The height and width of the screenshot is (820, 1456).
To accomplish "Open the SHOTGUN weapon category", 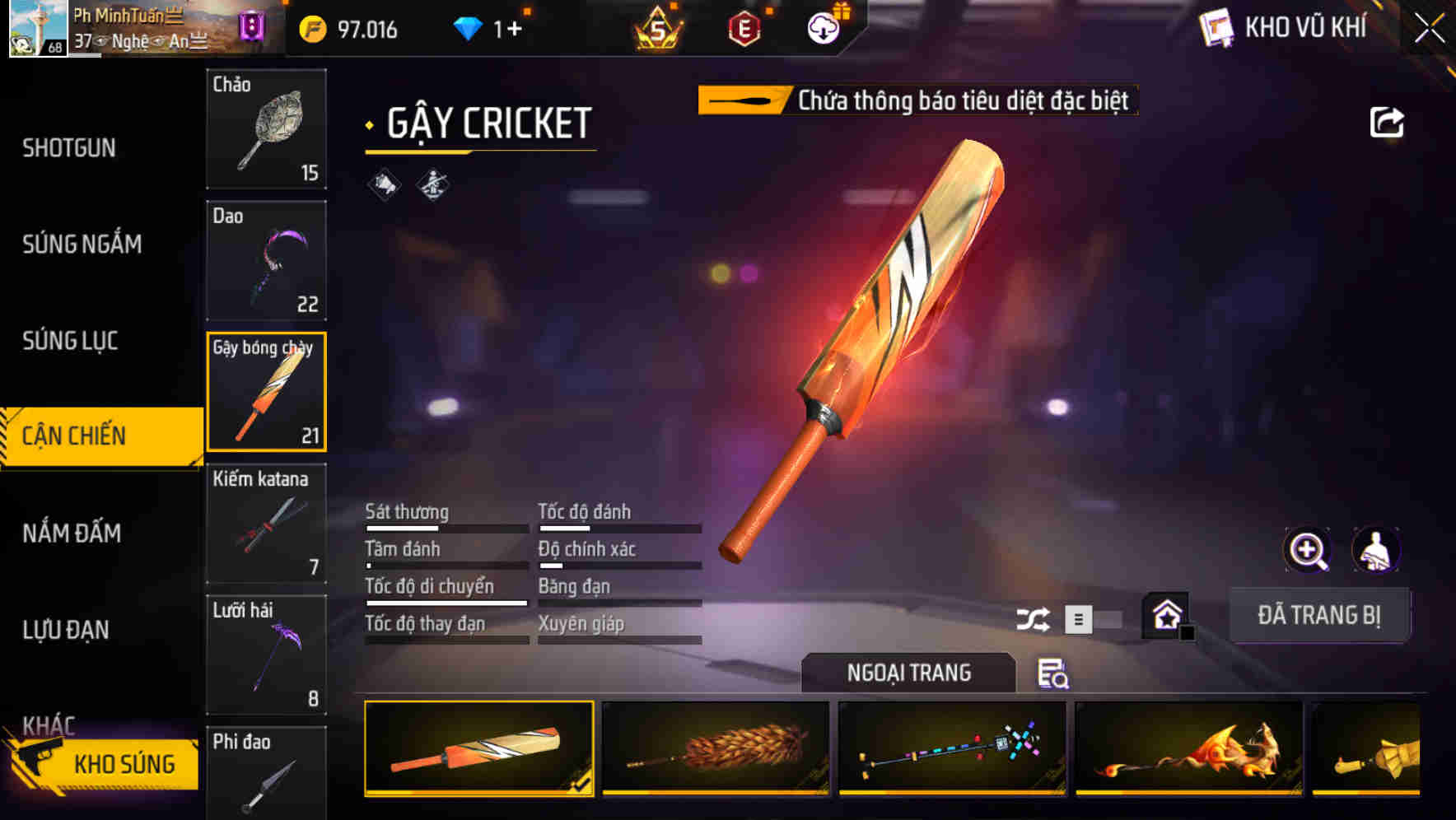I will click(x=70, y=147).
